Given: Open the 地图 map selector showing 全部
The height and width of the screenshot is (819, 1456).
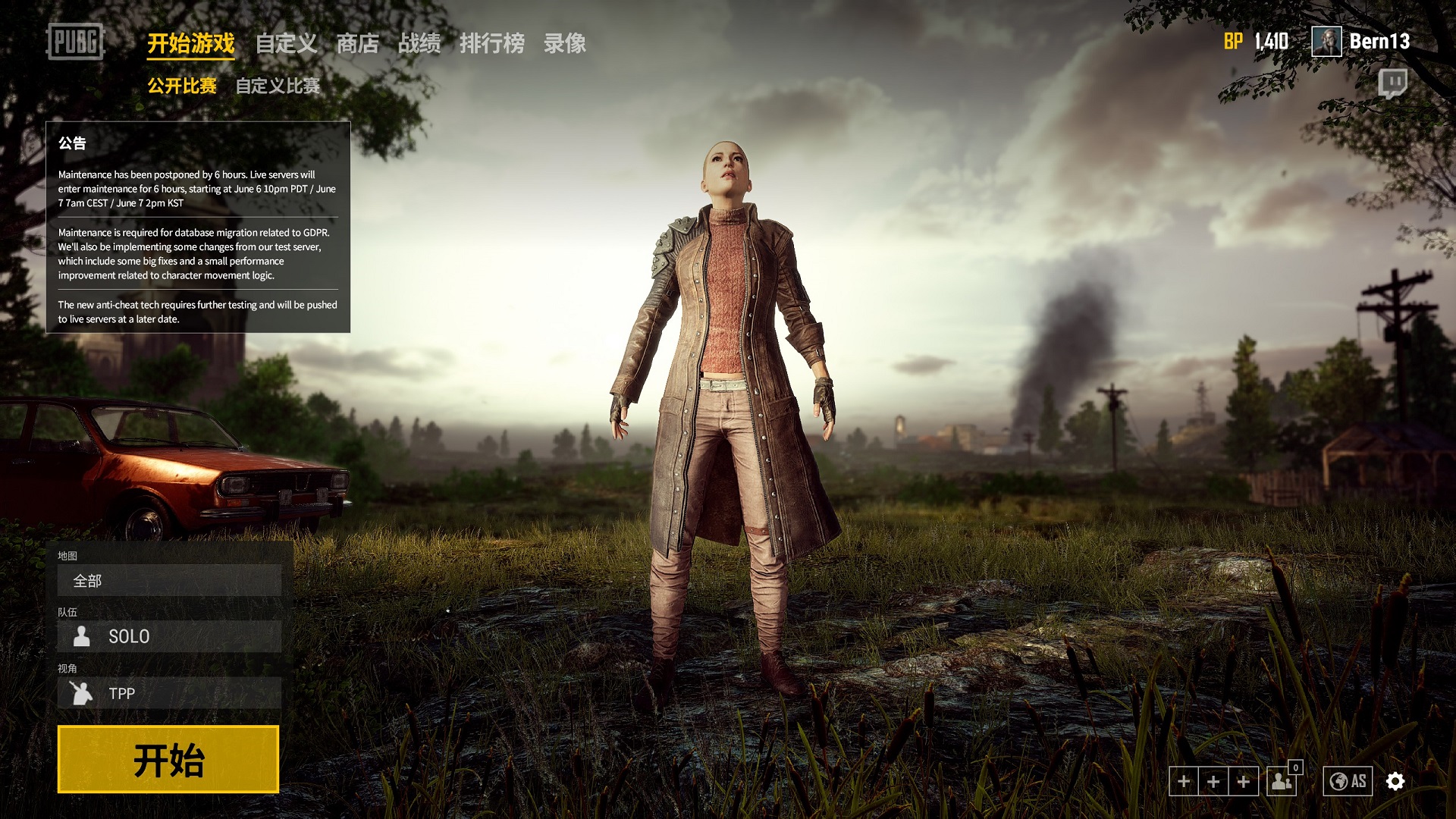Looking at the screenshot, I should pyautogui.click(x=169, y=581).
